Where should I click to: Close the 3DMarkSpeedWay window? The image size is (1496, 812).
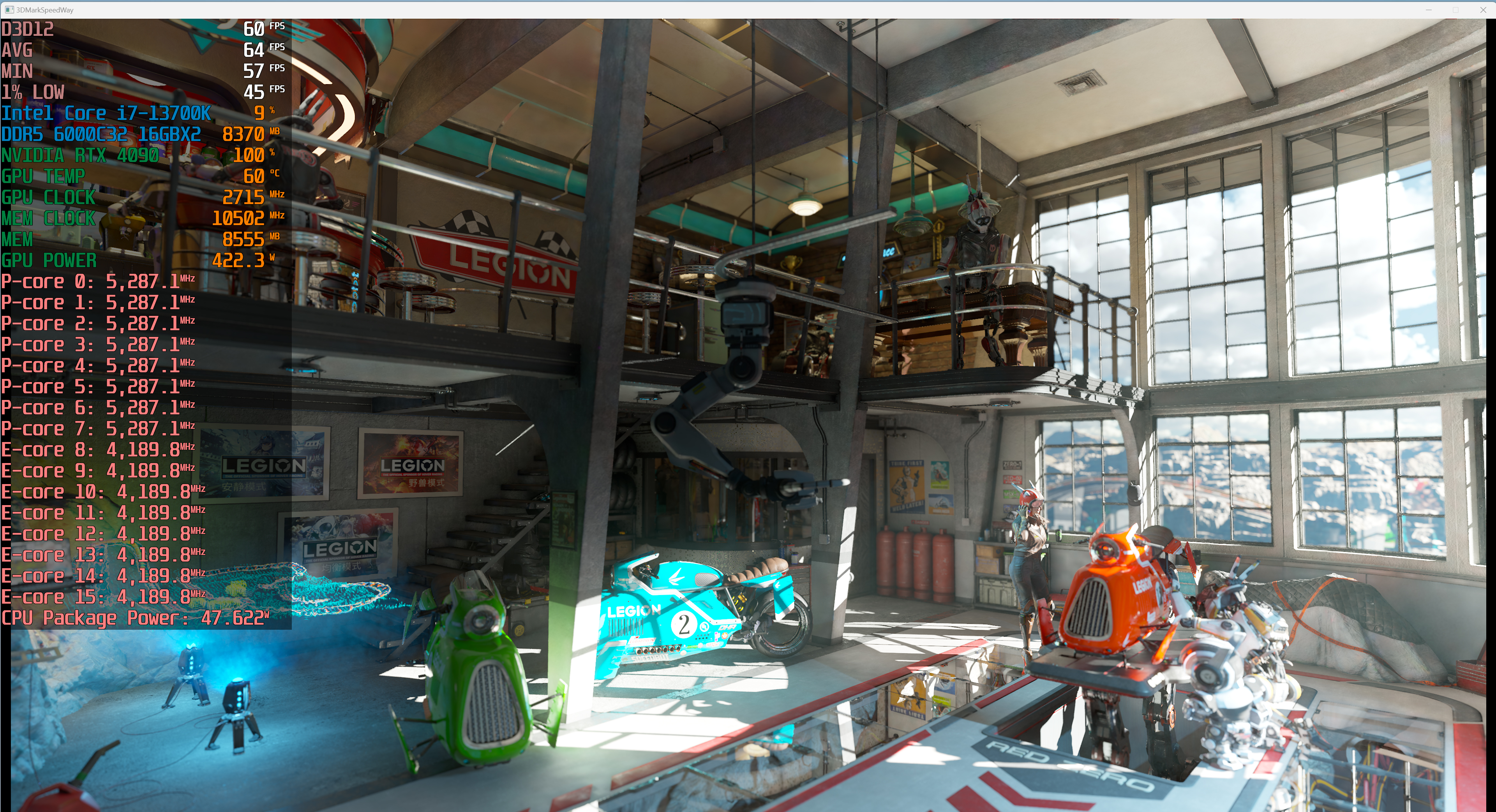pyautogui.click(x=1482, y=10)
